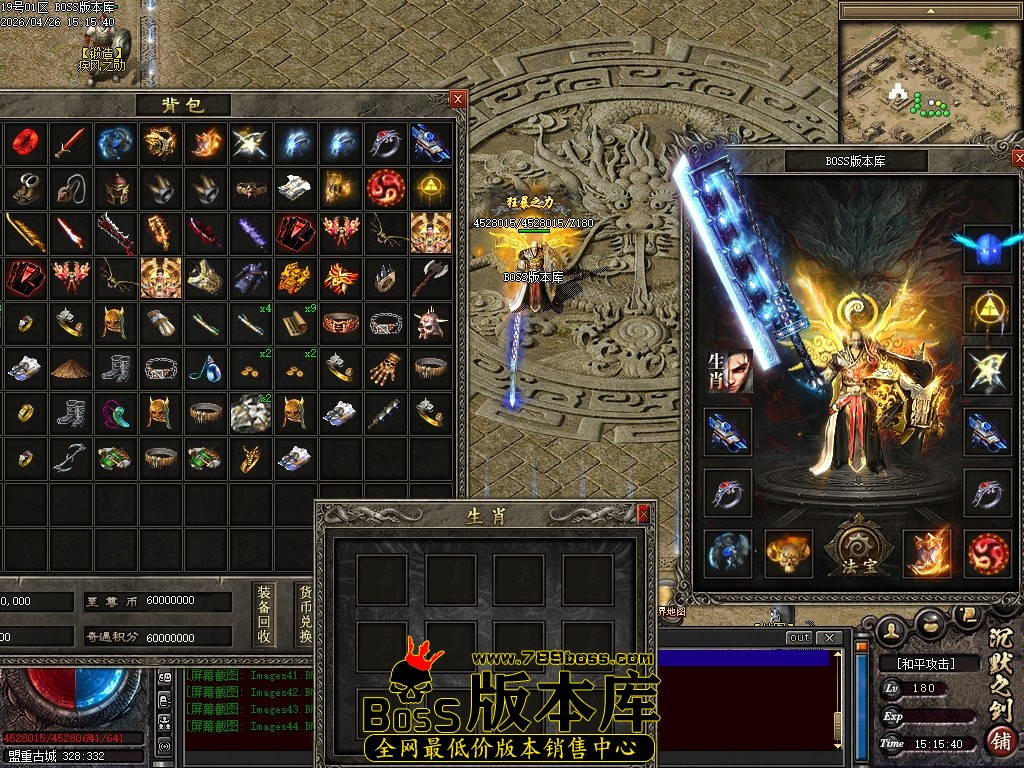Click the OUT button on chat window
The height and width of the screenshot is (768, 1024).
pyautogui.click(x=799, y=638)
